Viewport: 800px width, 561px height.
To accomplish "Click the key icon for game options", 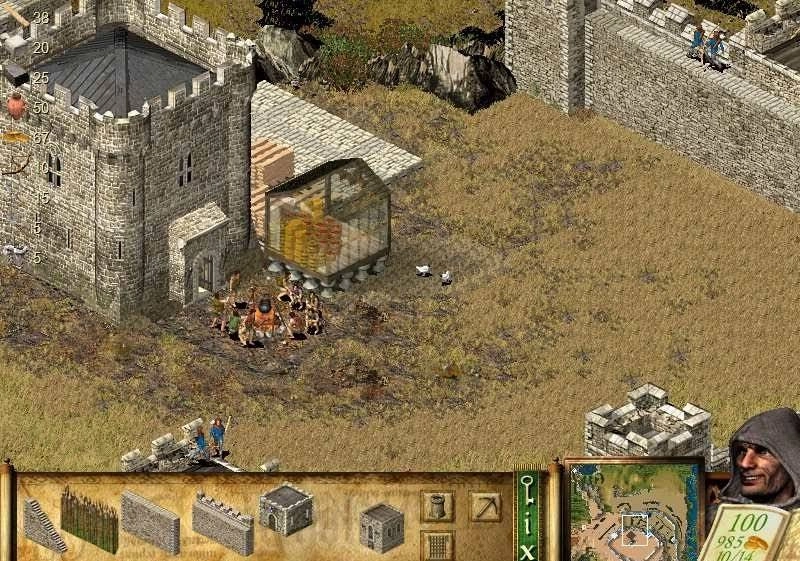I will coord(527,492).
